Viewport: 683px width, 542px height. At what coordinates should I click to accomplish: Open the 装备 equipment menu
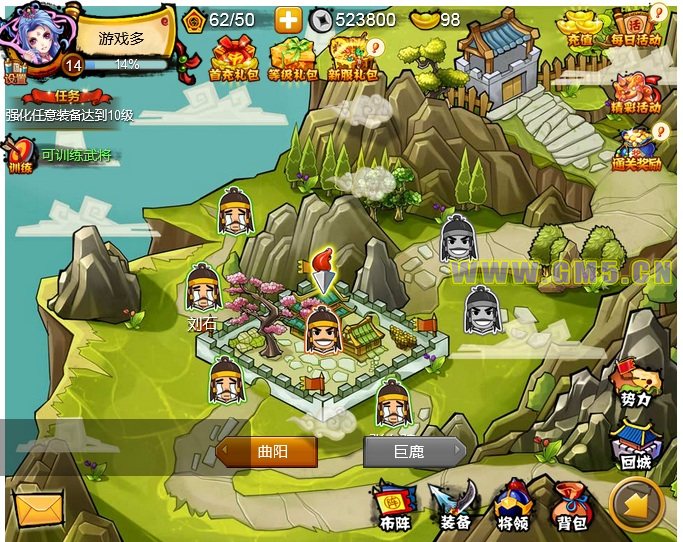pos(455,505)
